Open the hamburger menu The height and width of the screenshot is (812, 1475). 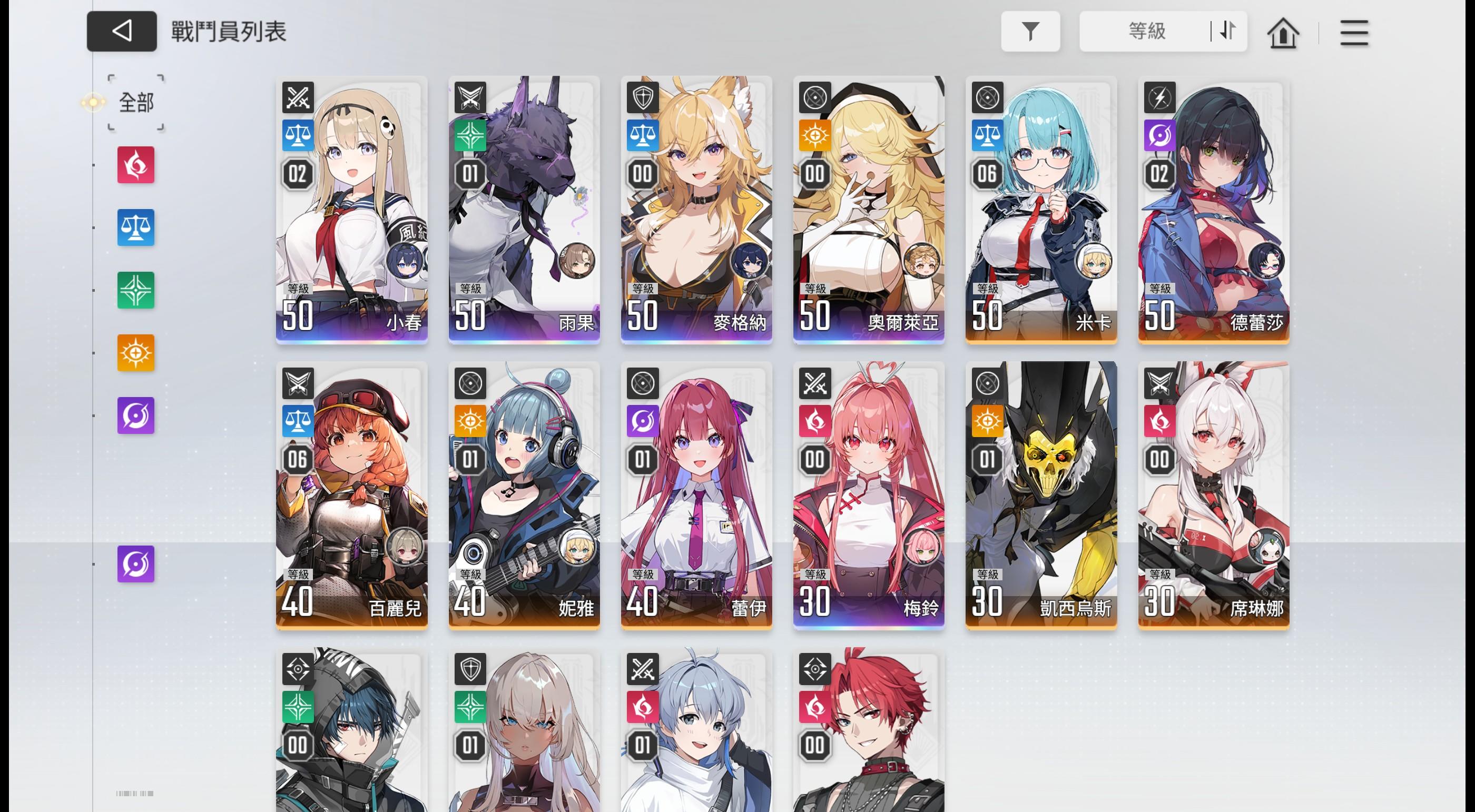[x=1354, y=33]
